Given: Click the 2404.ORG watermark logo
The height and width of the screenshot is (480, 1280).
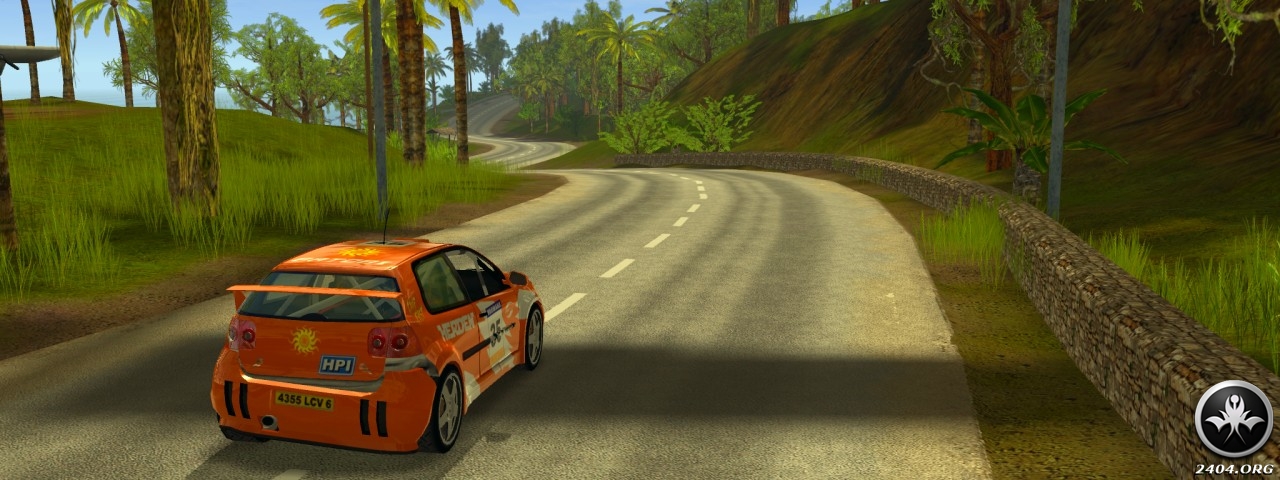Looking at the screenshot, I should 1233,420.
